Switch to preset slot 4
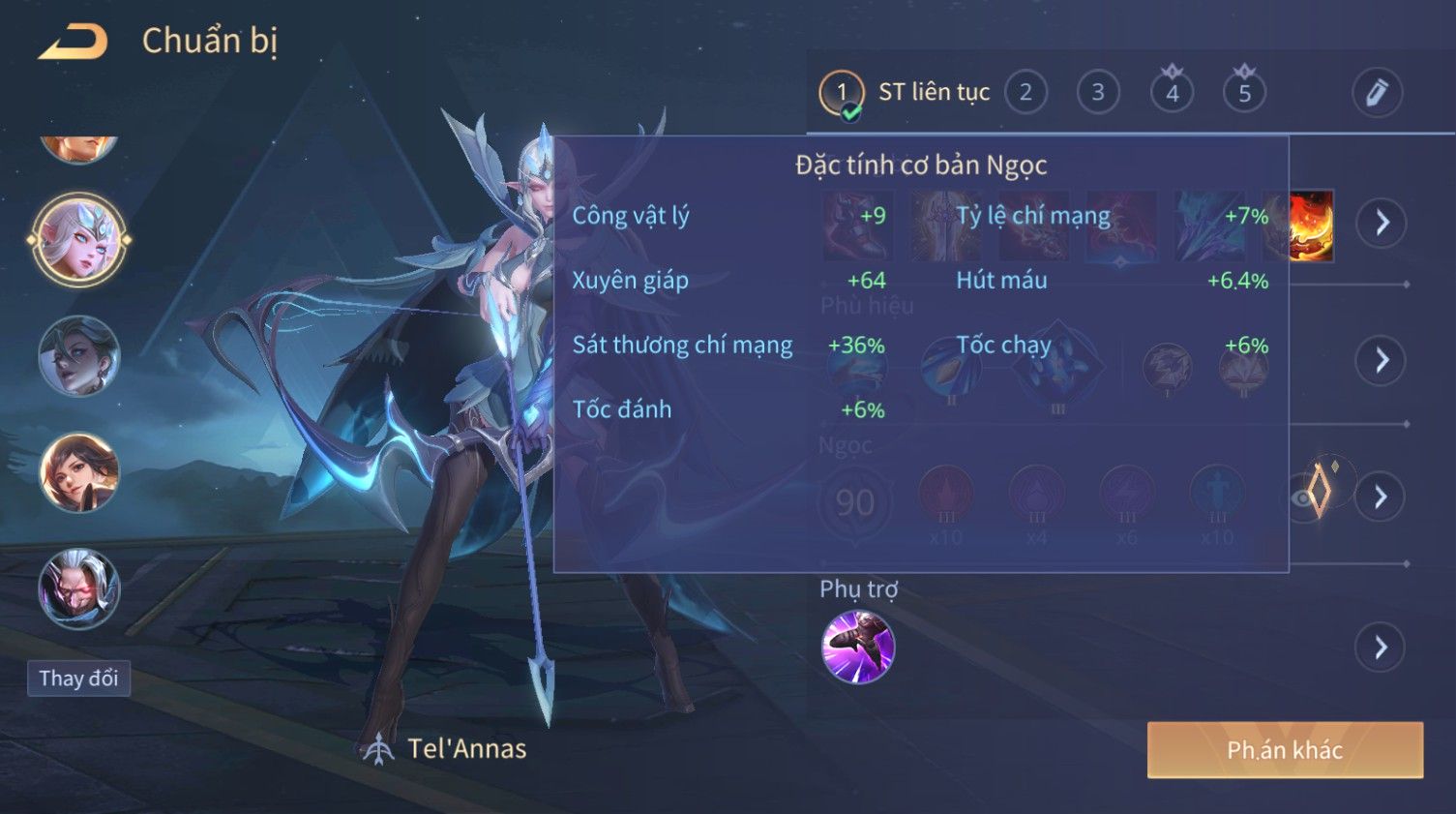 point(1172,93)
